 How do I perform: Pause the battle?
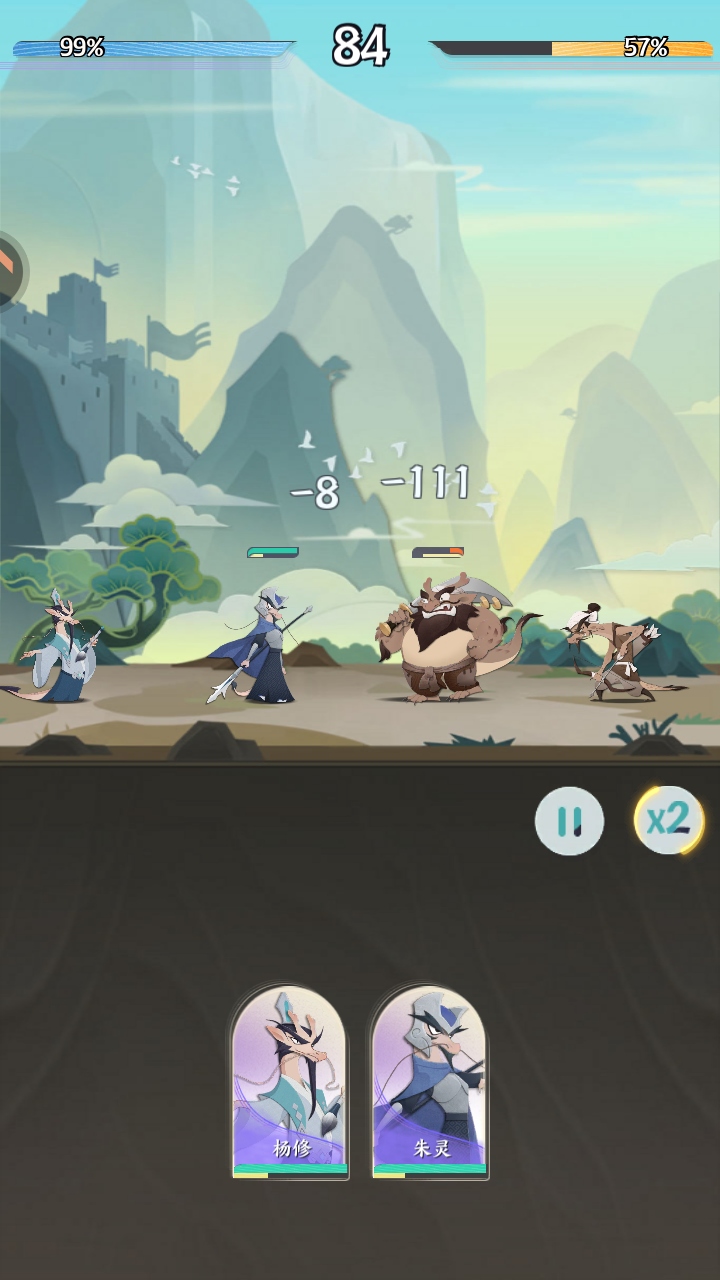569,821
